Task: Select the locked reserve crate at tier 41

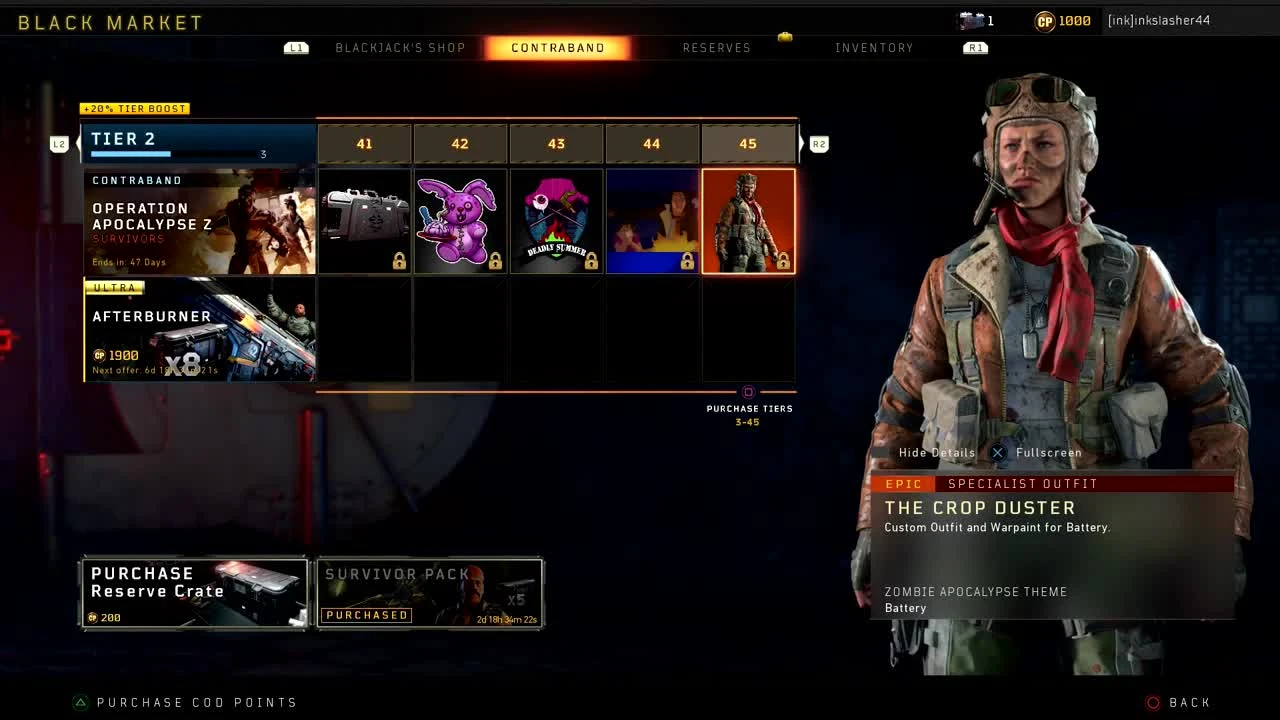Action: (x=364, y=220)
